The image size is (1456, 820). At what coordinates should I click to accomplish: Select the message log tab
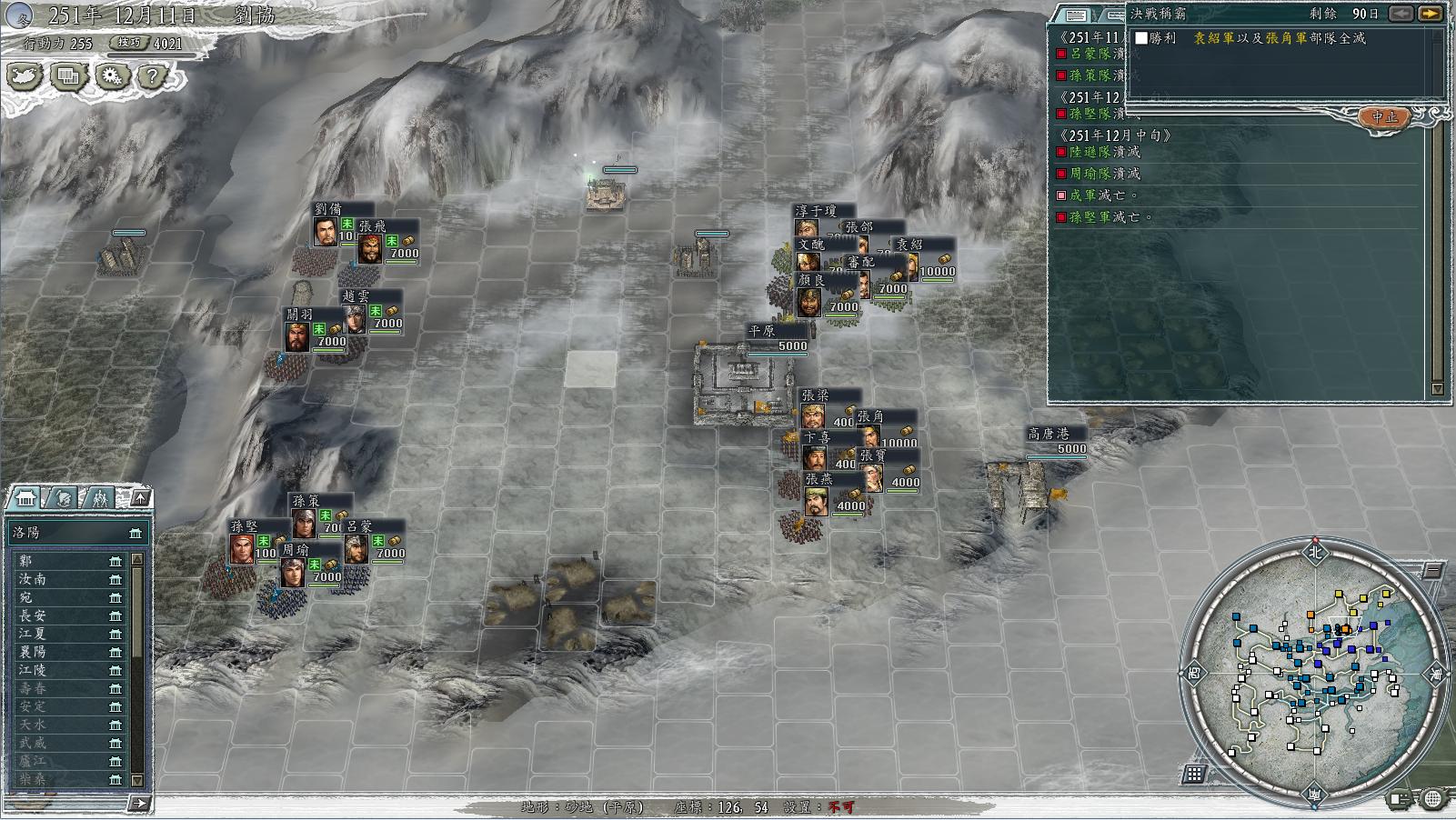(1077, 15)
